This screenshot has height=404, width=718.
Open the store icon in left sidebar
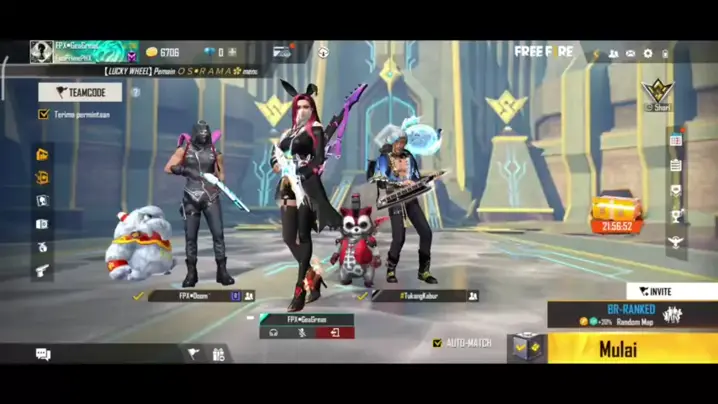[43, 154]
